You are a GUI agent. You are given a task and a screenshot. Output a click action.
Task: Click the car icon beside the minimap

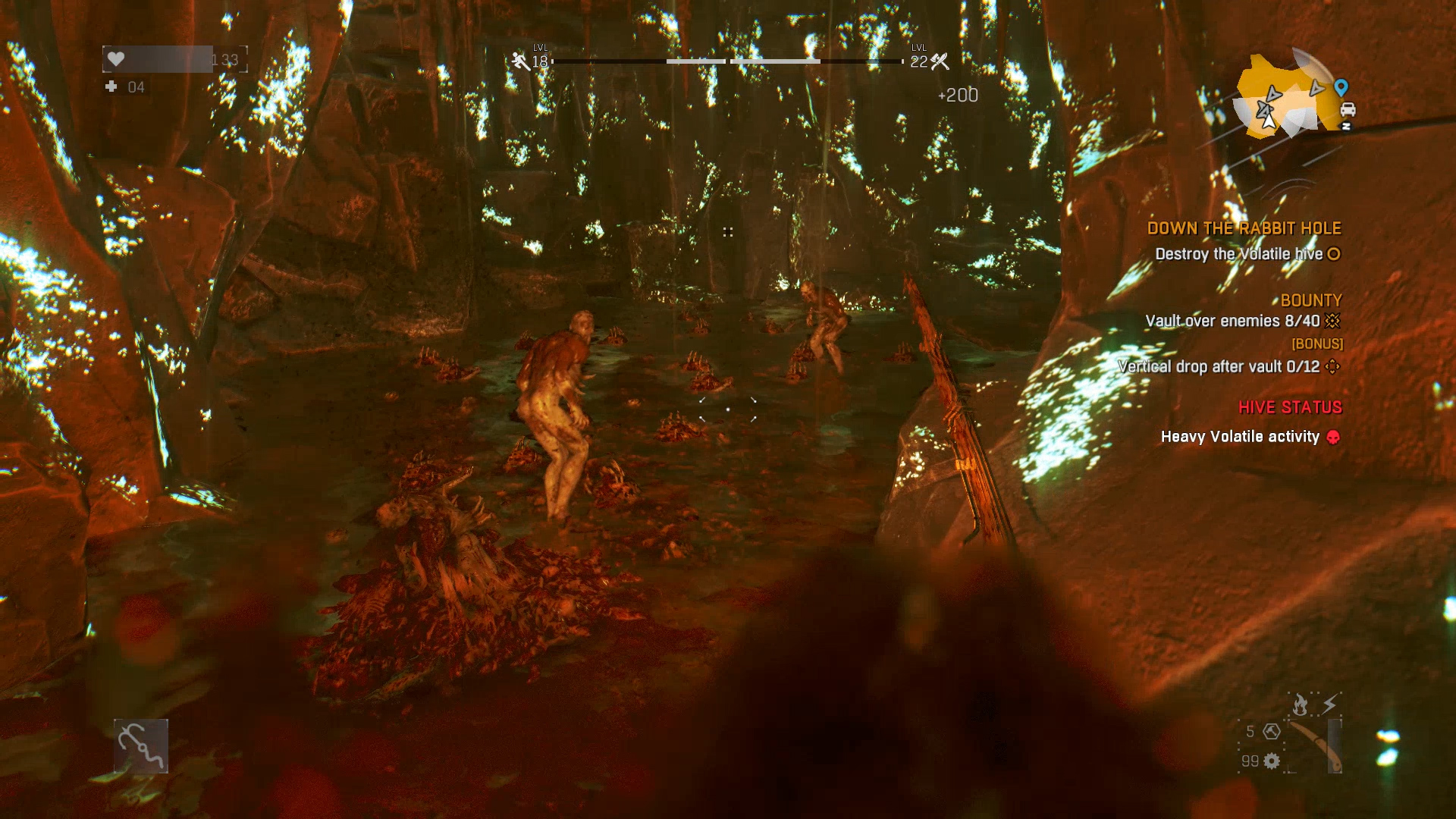[x=1348, y=109]
